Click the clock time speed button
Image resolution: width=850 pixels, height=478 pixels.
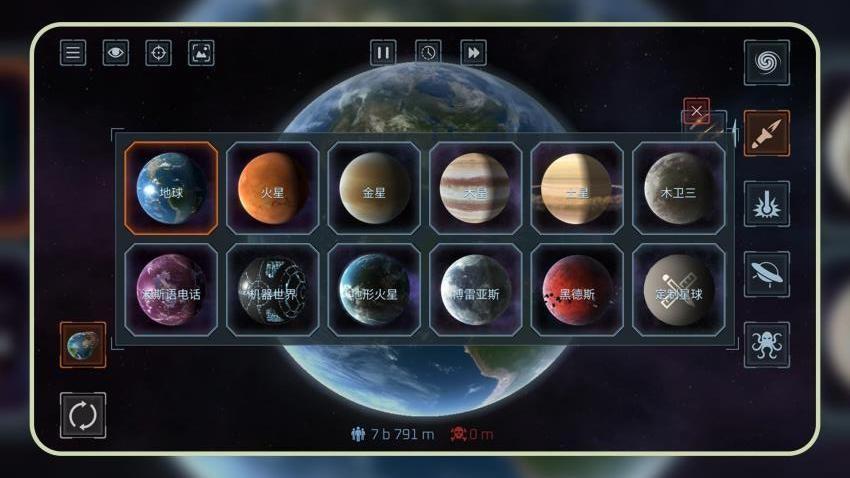428,52
